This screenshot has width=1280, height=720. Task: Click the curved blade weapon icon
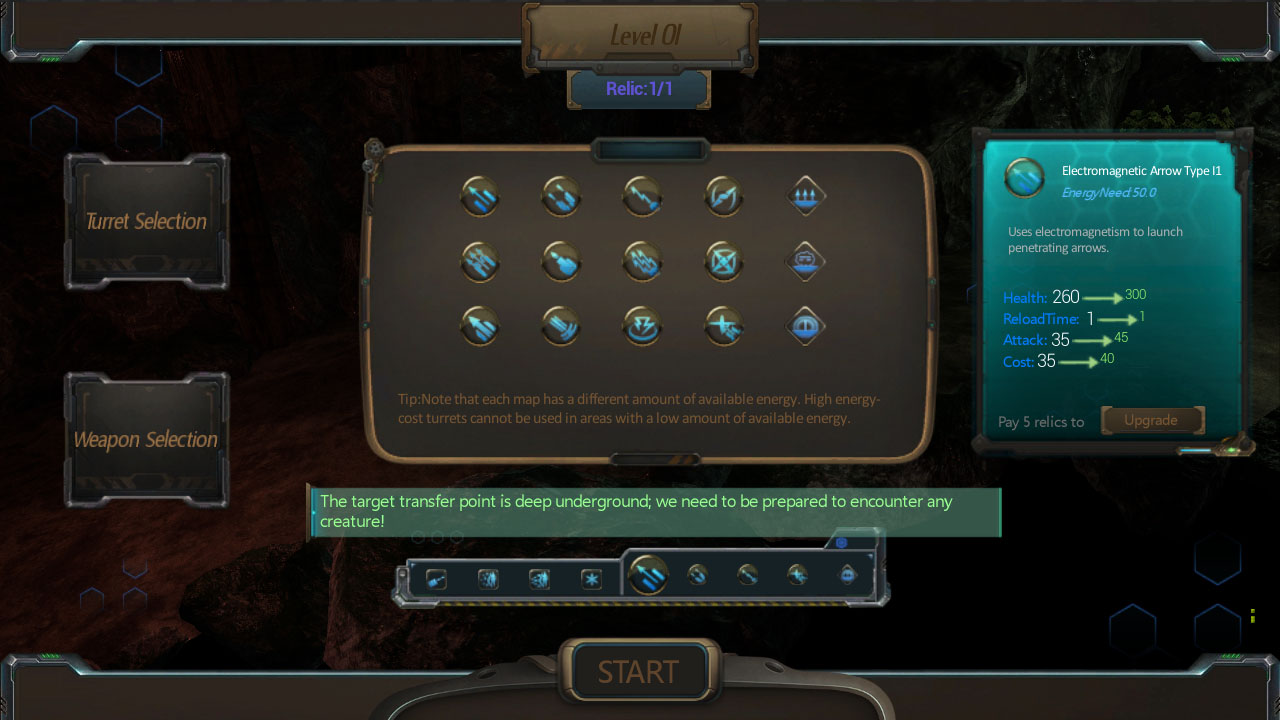(x=723, y=196)
